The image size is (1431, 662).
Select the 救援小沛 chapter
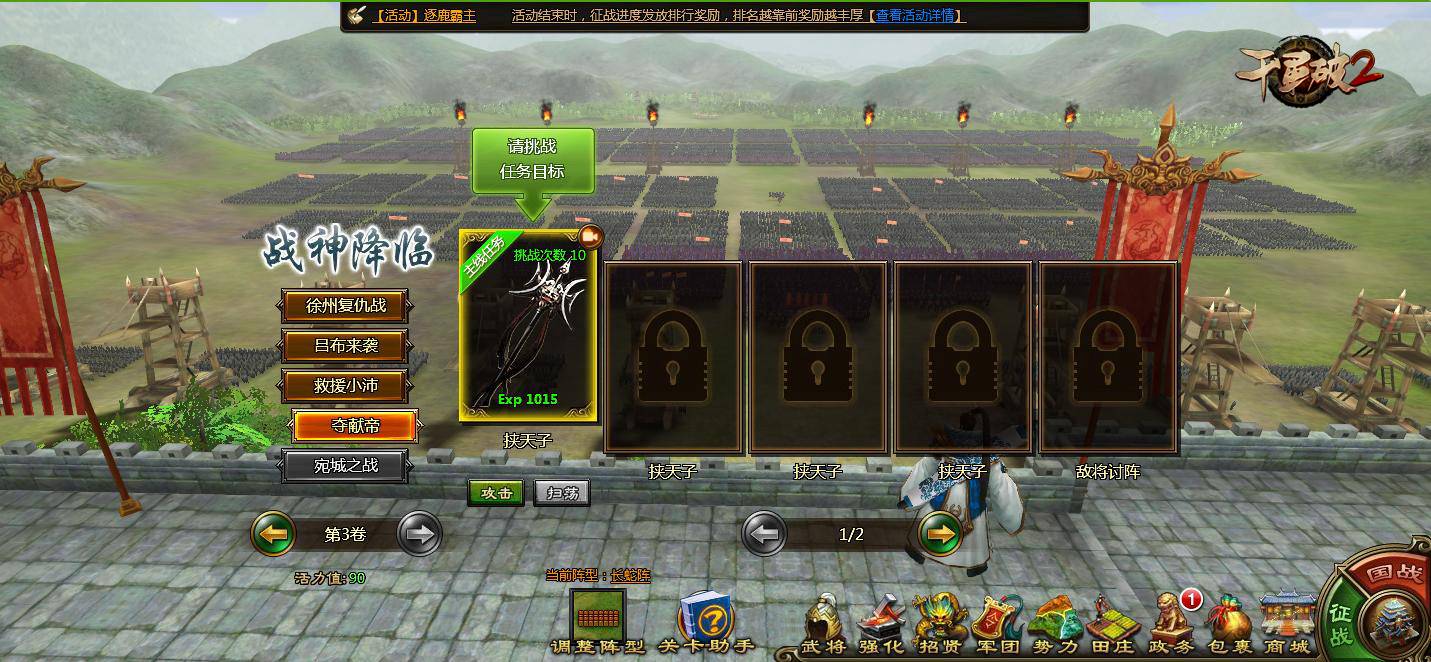345,386
